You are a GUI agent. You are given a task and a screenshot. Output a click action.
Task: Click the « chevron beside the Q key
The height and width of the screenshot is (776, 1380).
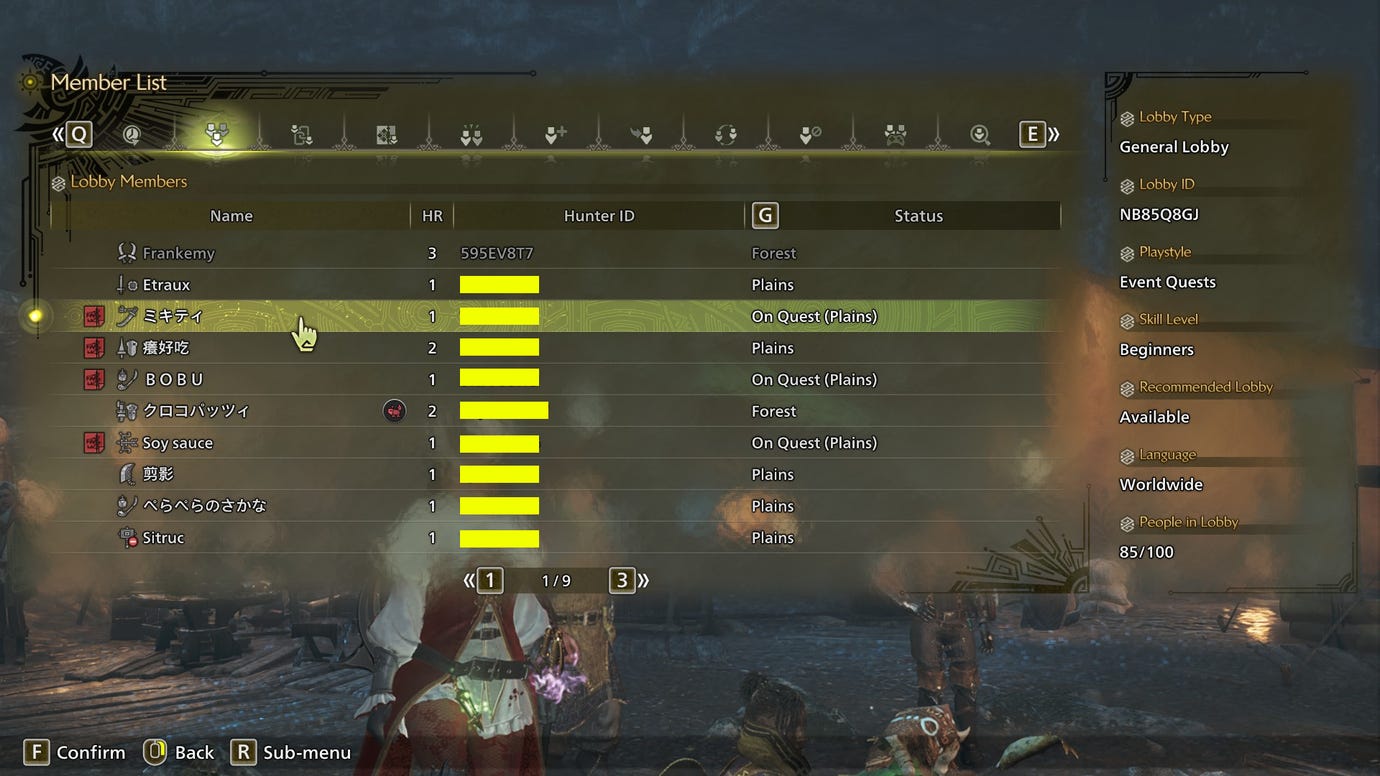pyautogui.click(x=57, y=133)
